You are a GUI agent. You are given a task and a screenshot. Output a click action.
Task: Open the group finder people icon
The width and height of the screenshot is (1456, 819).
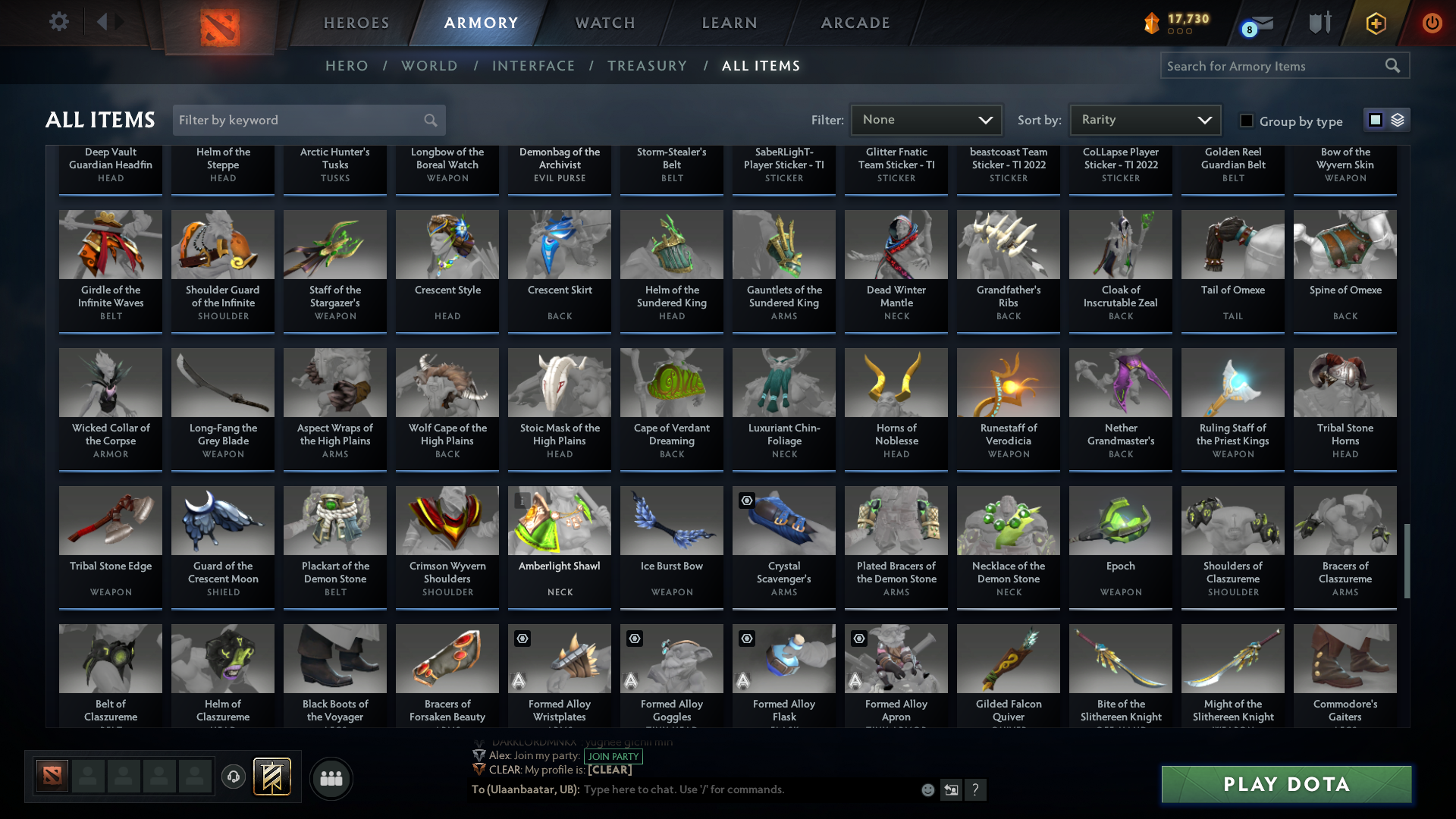point(330,778)
